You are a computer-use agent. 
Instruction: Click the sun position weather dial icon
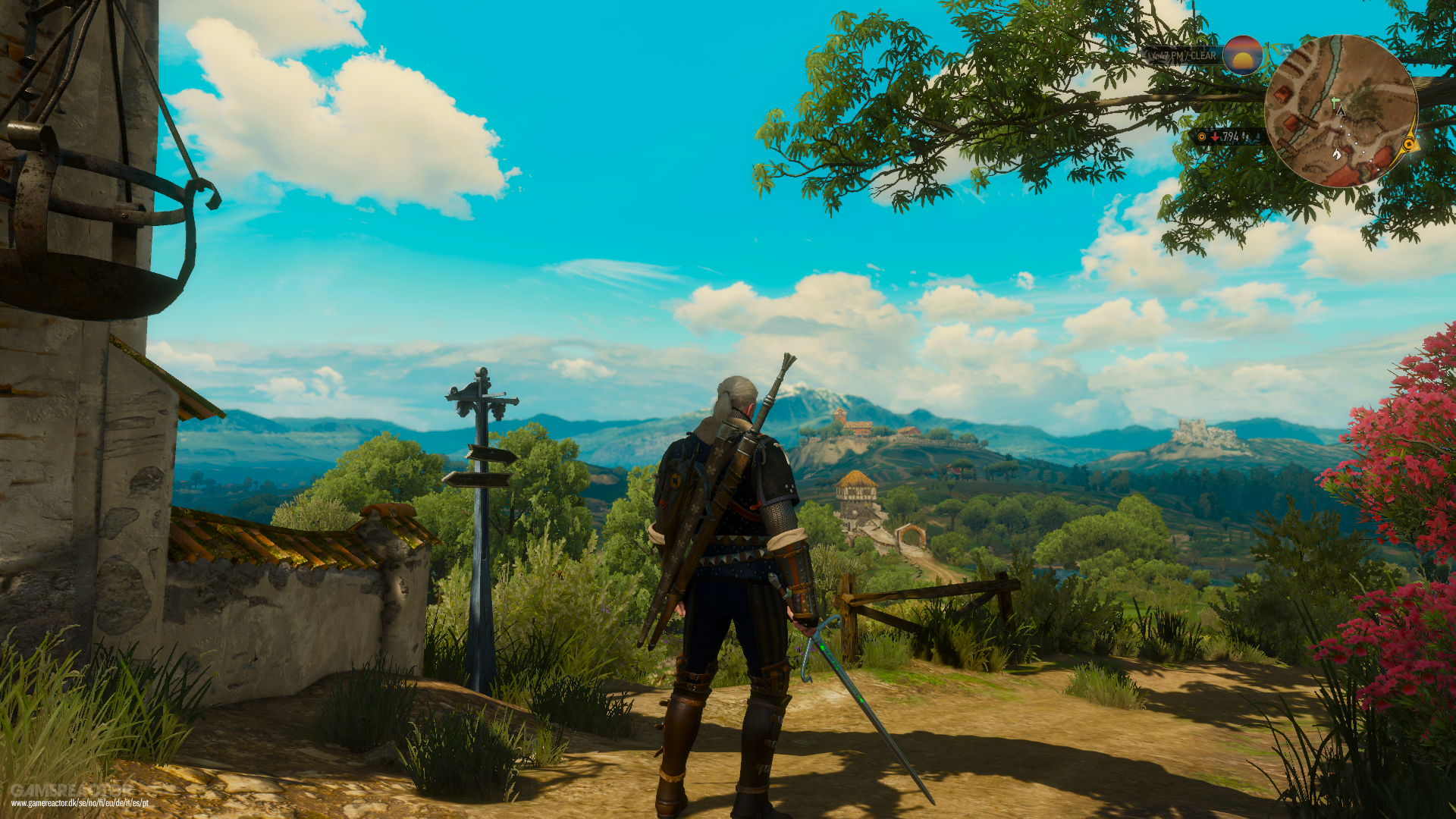click(x=1242, y=55)
